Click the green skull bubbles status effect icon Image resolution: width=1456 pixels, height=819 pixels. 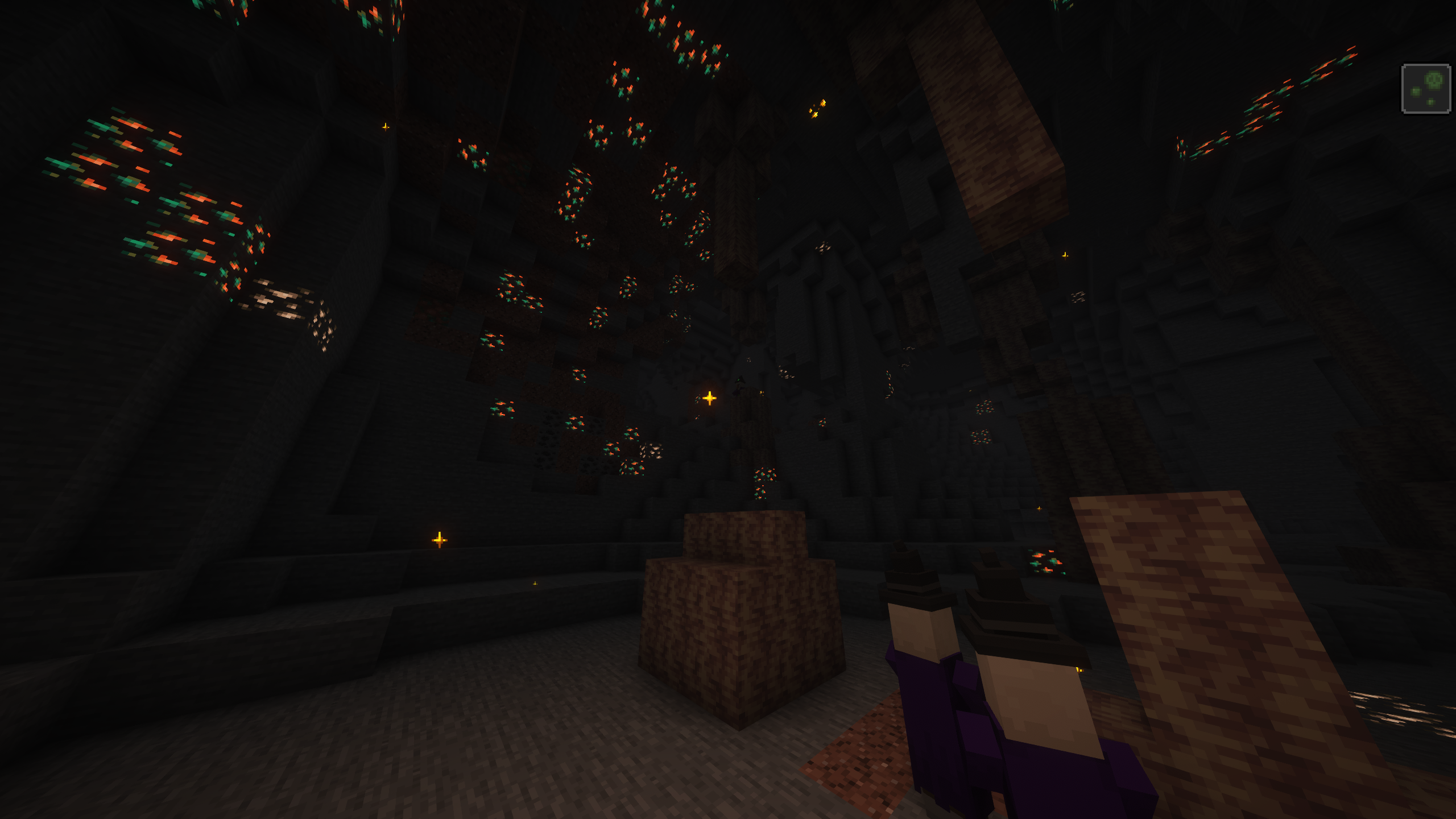point(1425,89)
